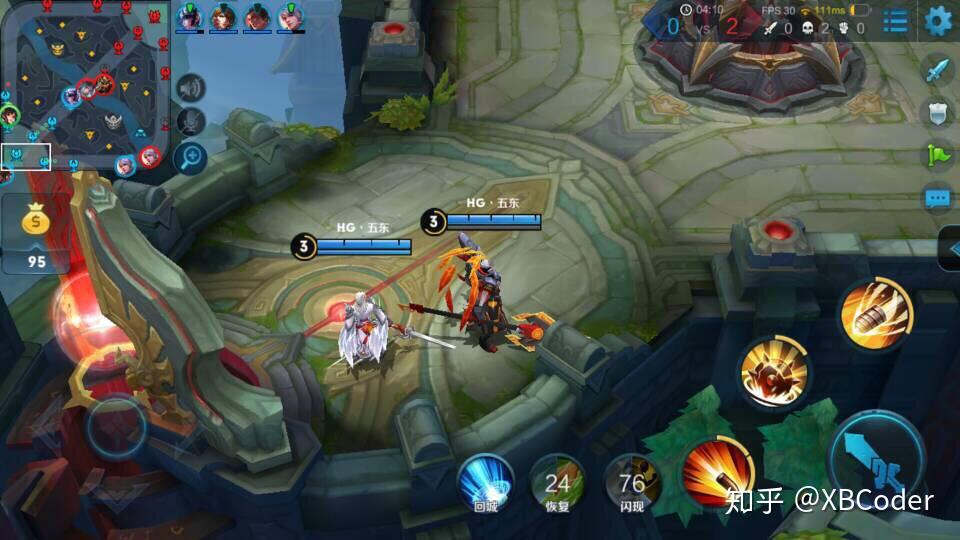Open the blue chat message bubble
The height and width of the screenshot is (540, 960).
coord(937,198)
